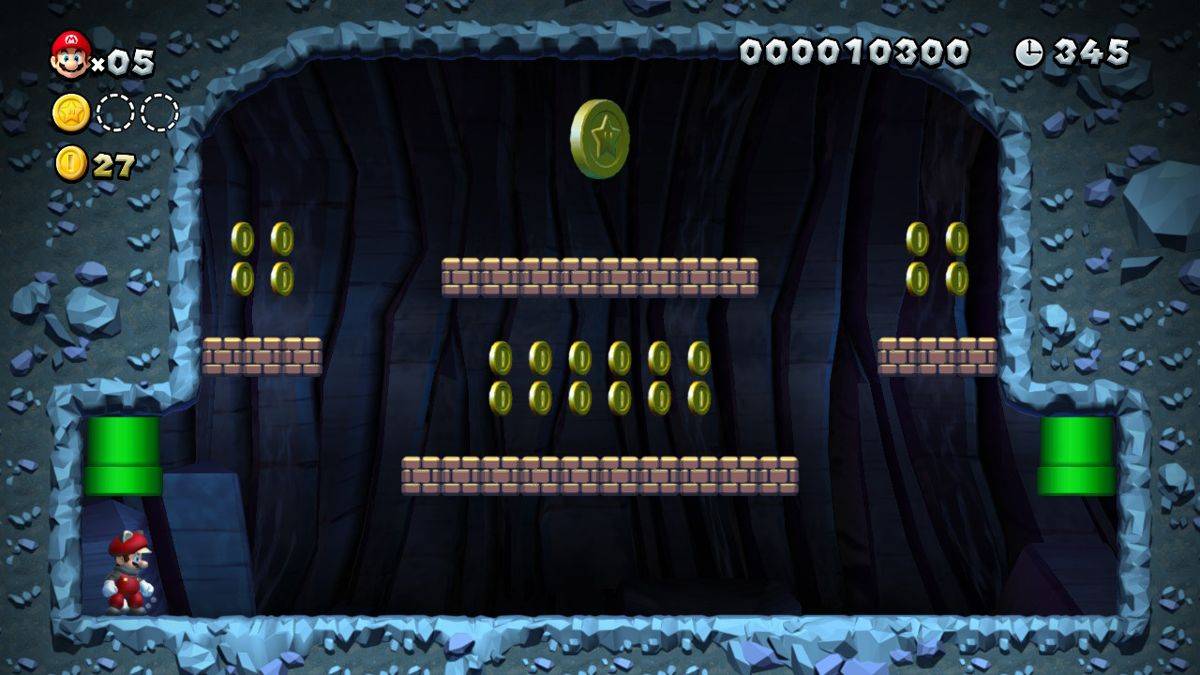The height and width of the screenshot is (675, 1200).
Task: Select the collected star coin indicator
Action: tap(71, 112)
